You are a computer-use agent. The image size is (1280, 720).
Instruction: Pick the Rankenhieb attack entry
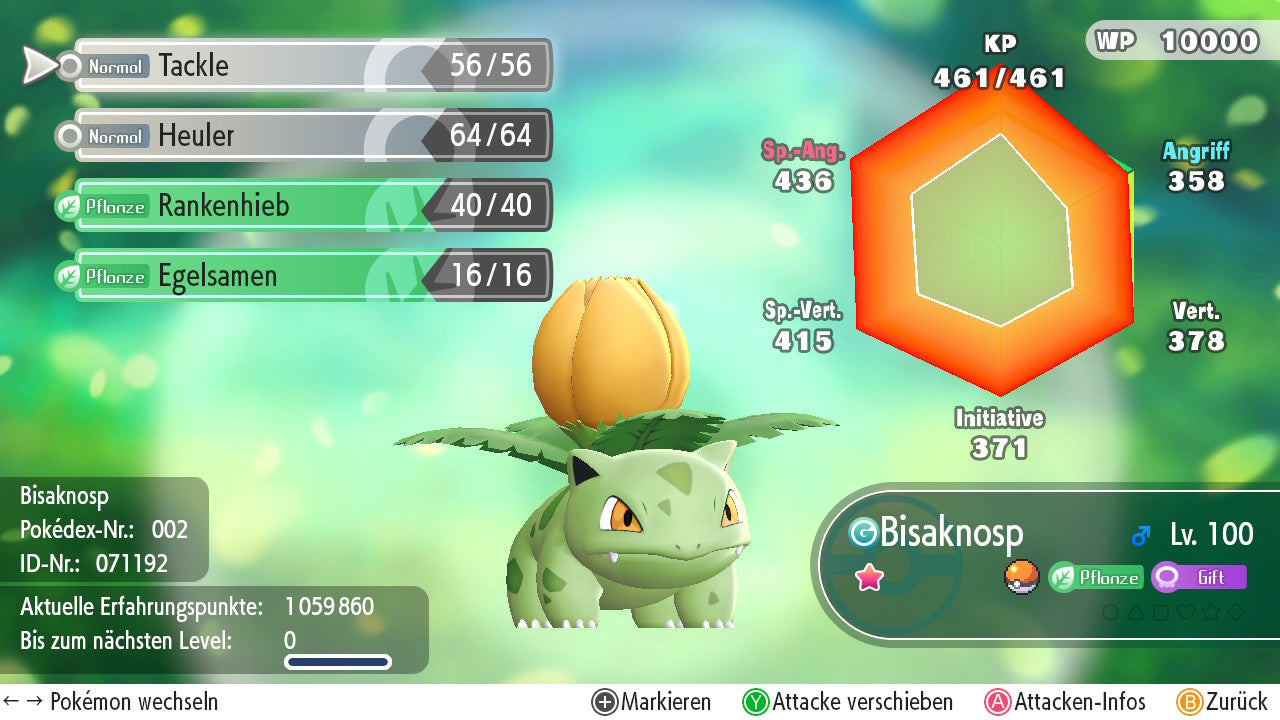310,206
